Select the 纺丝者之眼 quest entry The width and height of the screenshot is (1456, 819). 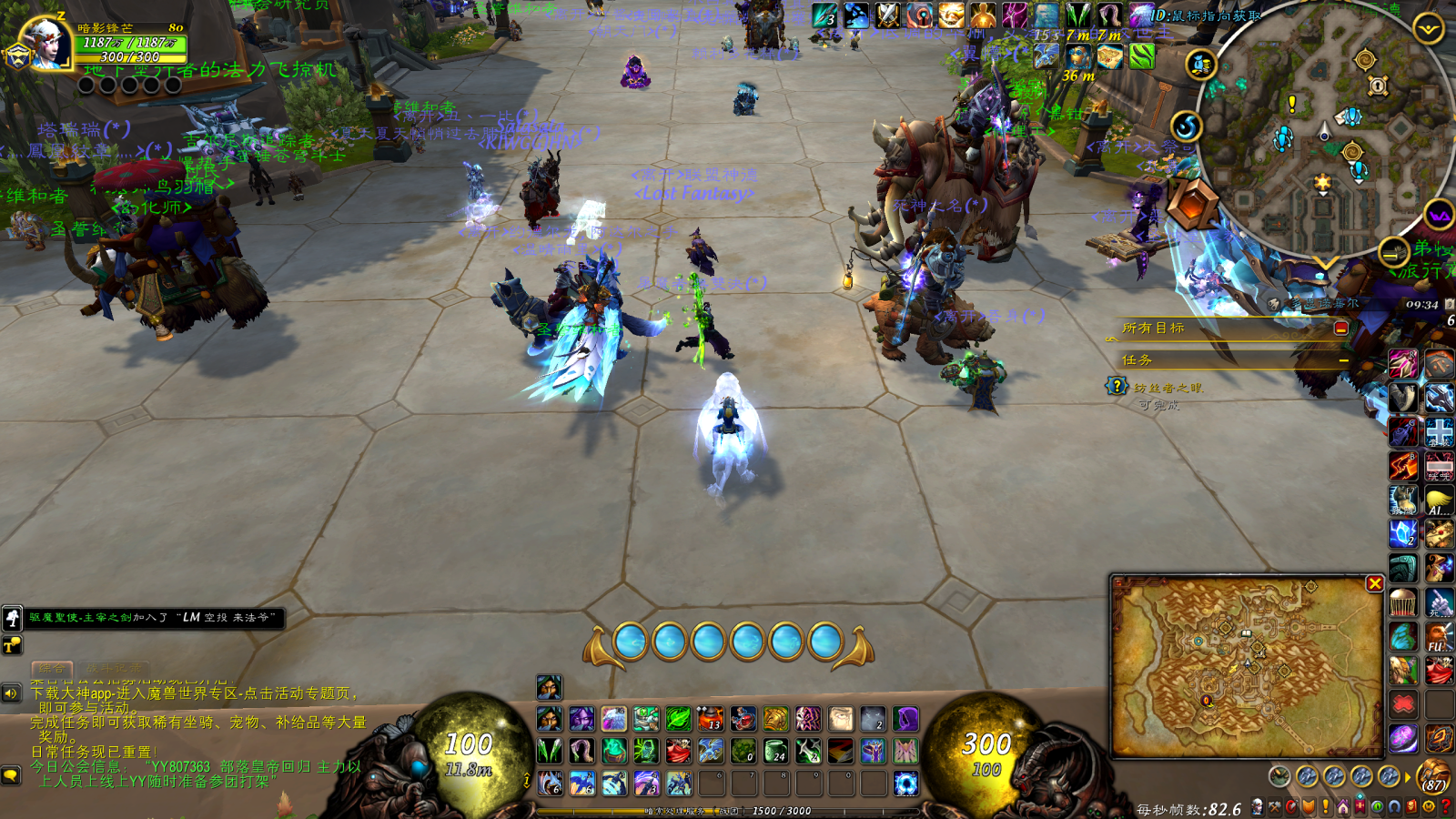click(x=1168, y=388)
